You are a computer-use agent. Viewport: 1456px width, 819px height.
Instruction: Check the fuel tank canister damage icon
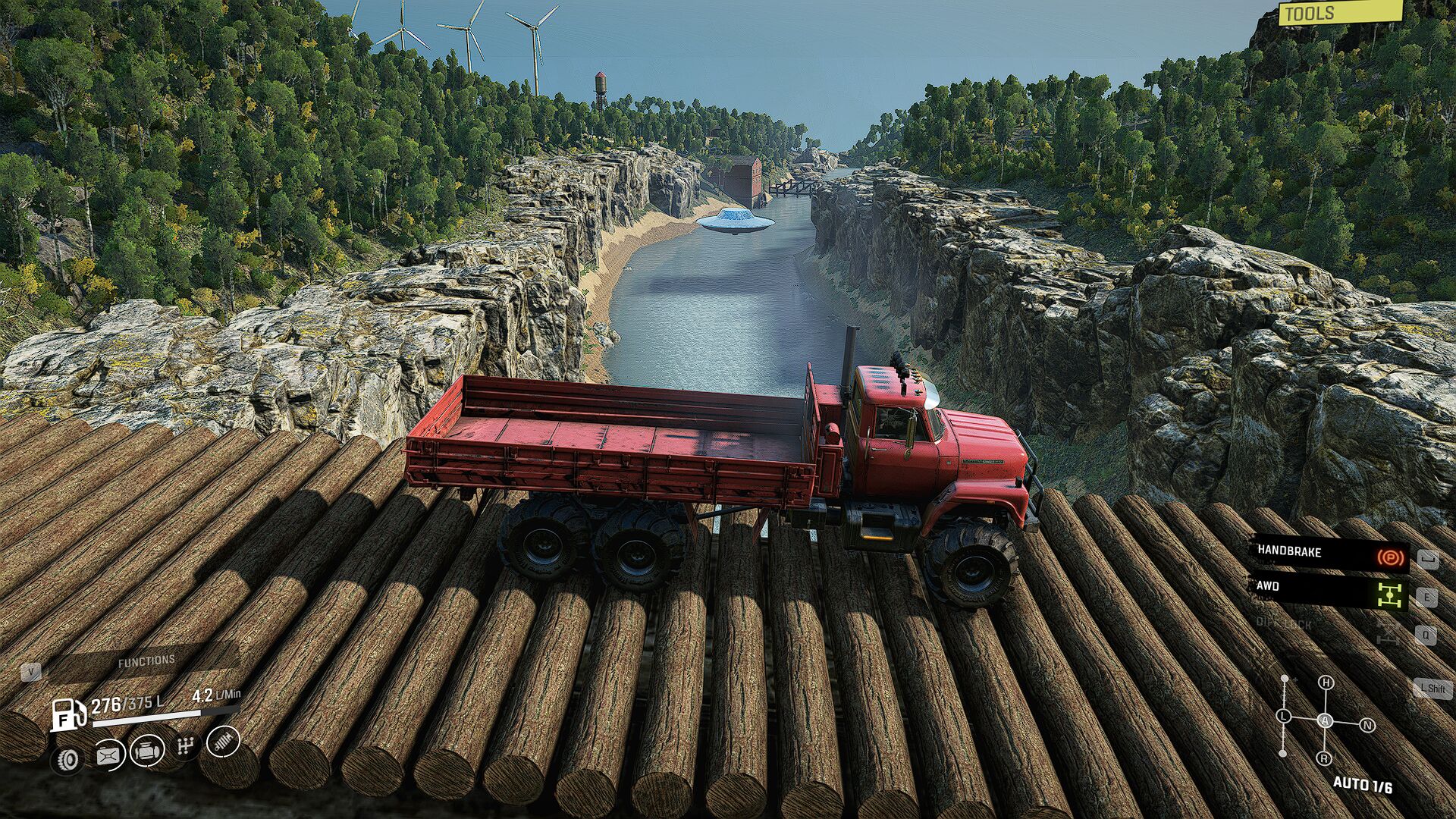pos(108,755)
